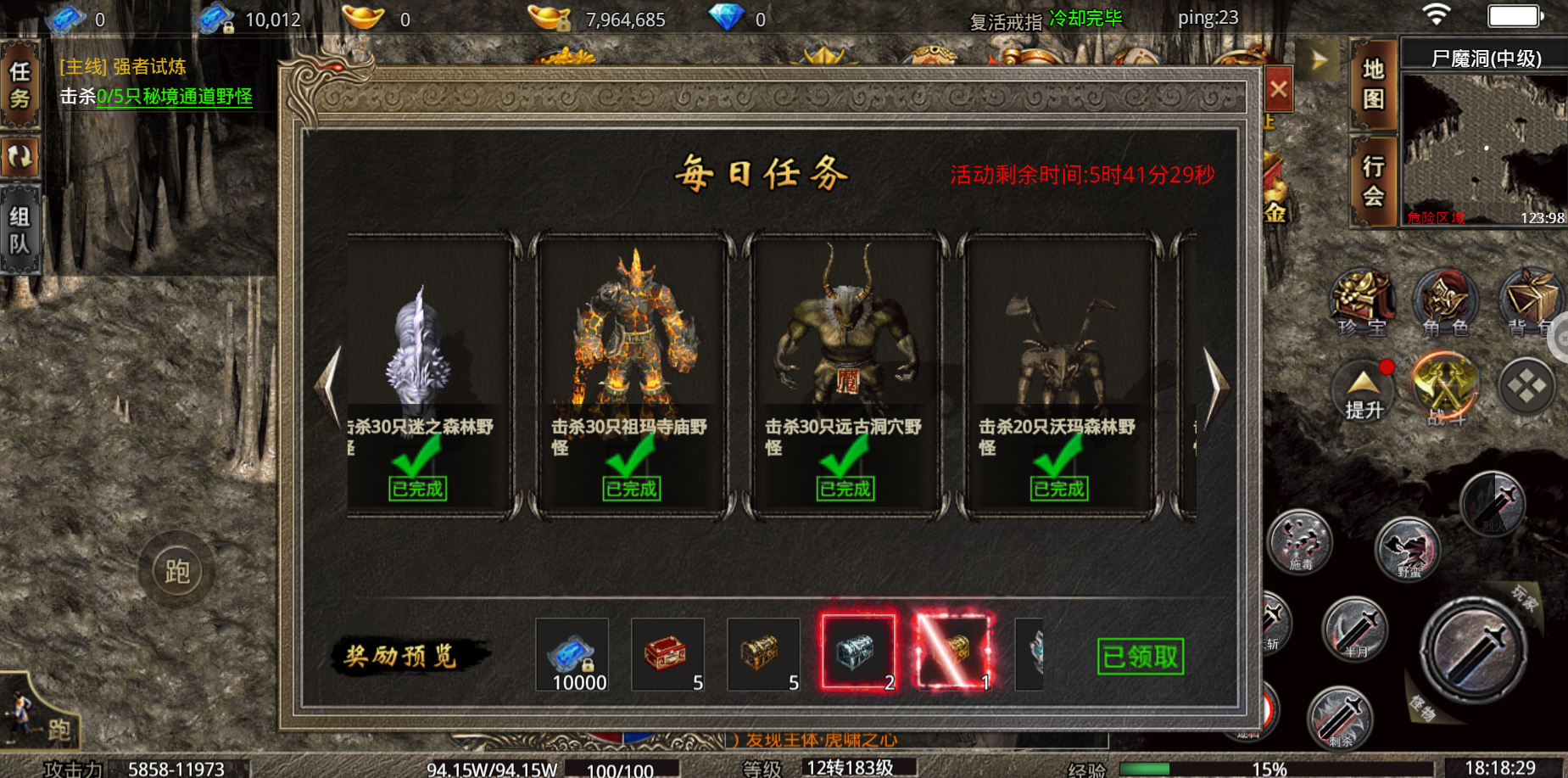Select the 沃玛森林 quest card
The image size is (1568, 778).
click(x=1058, y=373)
